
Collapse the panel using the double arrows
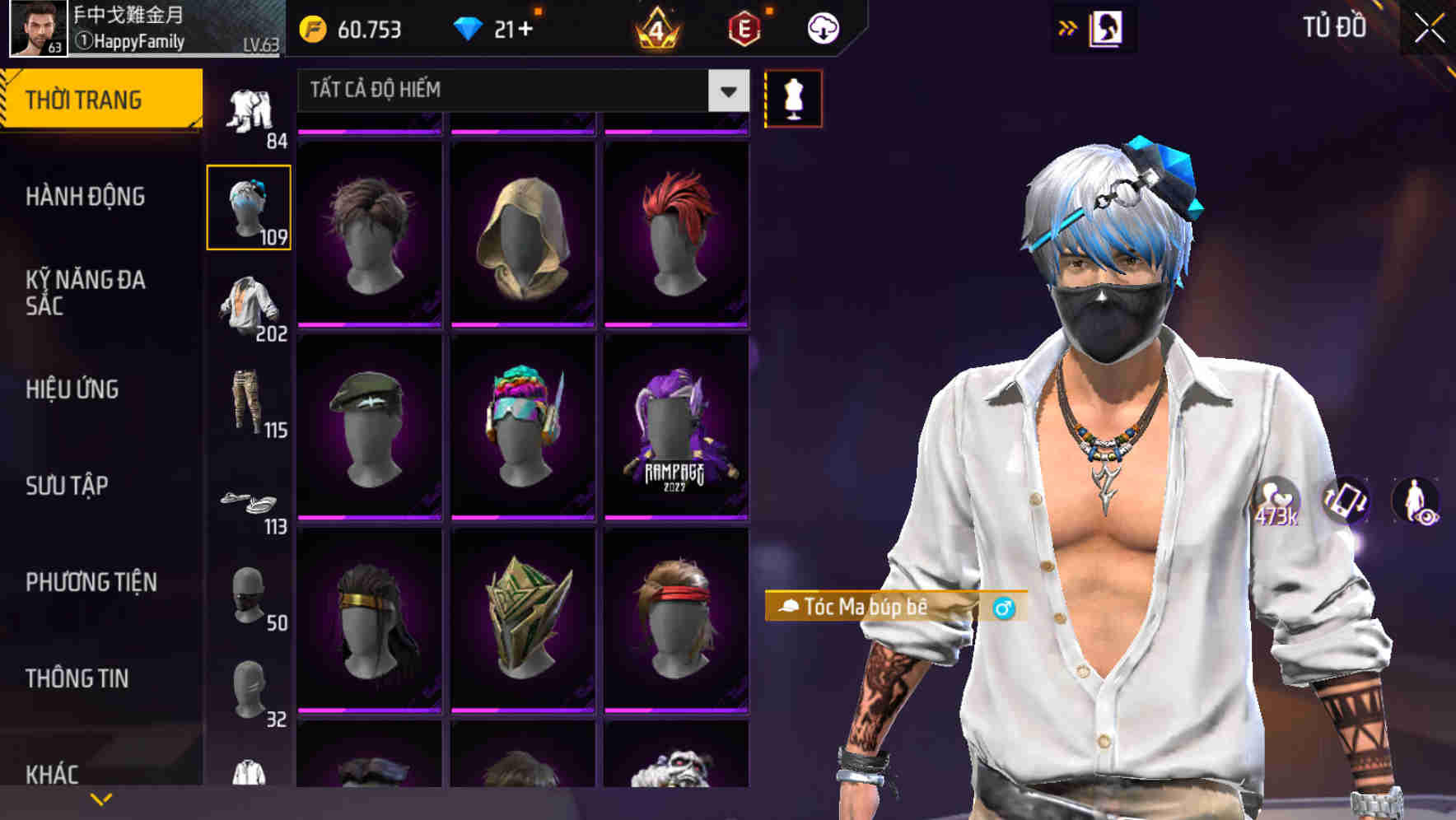[1068, 27]
